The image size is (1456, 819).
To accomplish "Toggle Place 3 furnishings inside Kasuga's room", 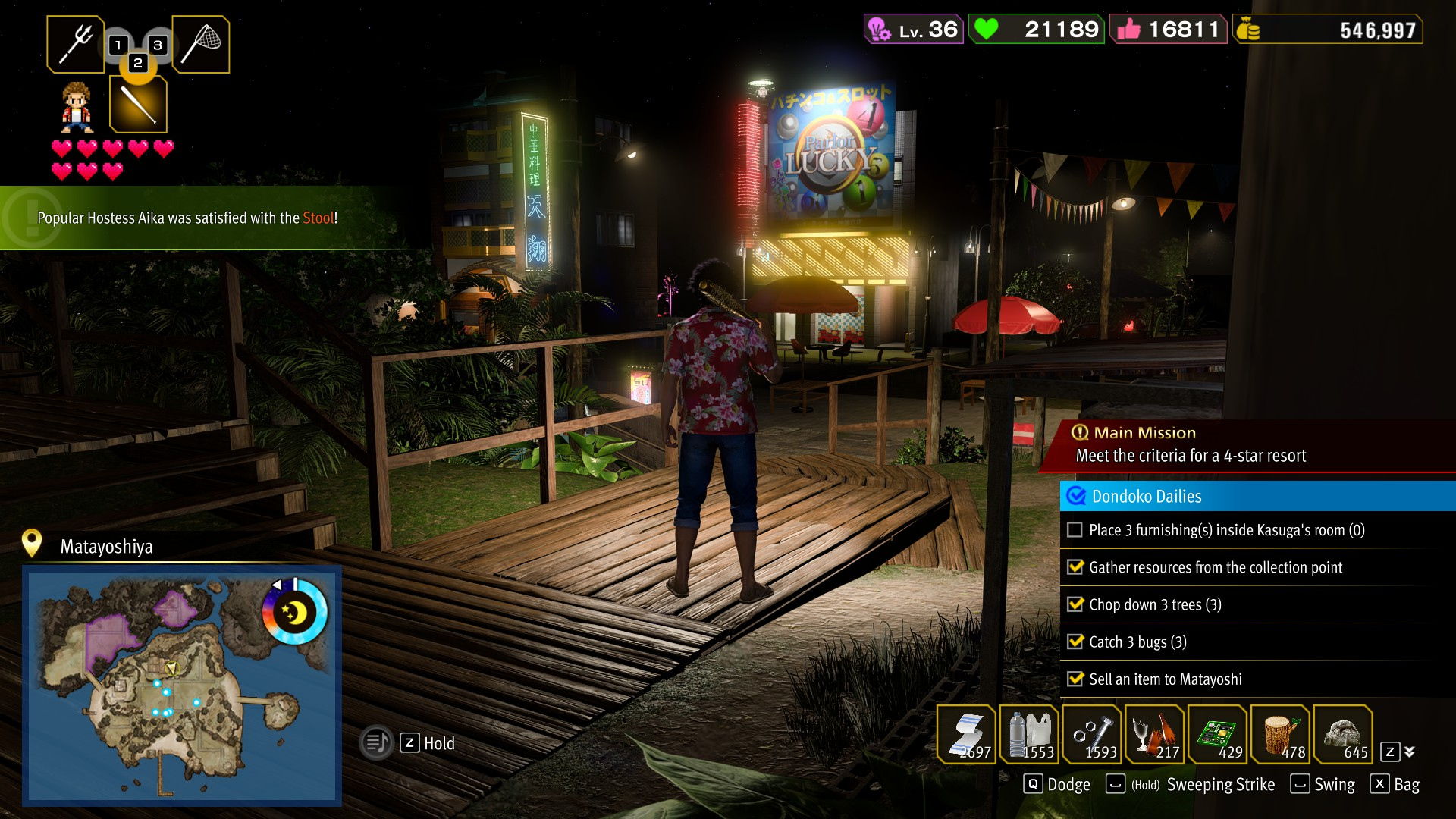I will pos(1075,530).
